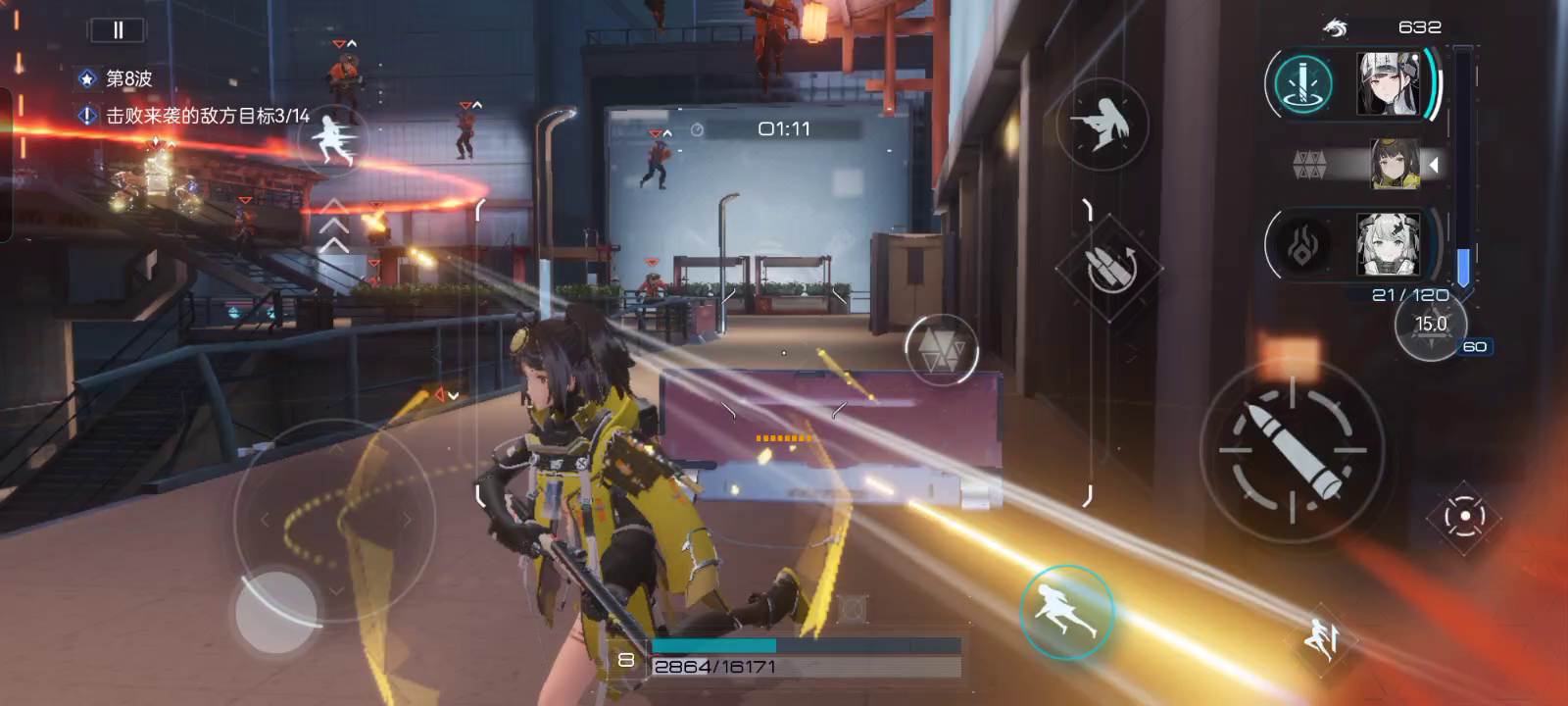Tap the running figure icon near objectives

coord(333,141)
